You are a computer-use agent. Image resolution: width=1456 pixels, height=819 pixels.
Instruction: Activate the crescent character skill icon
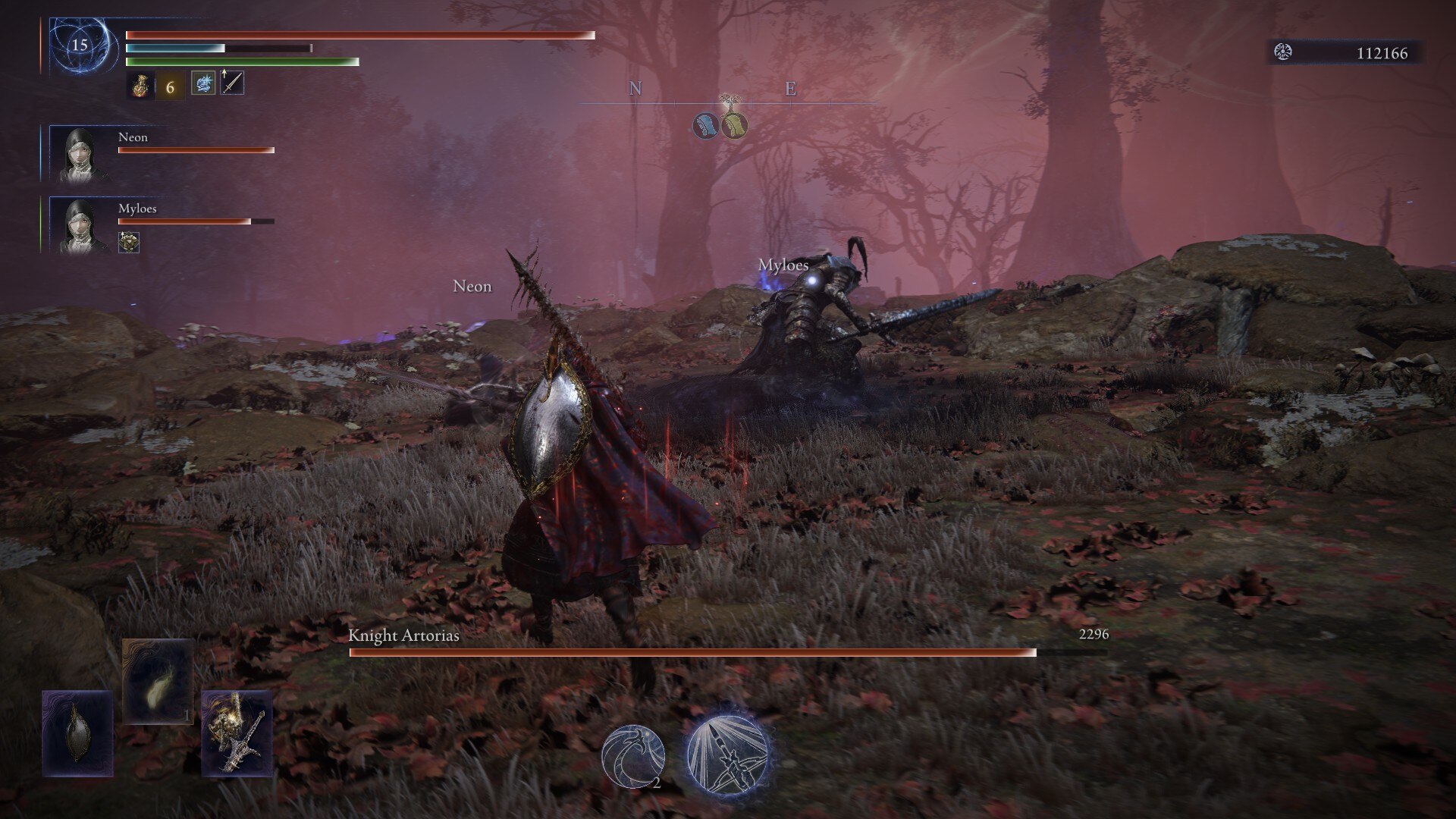(x=633, y=756)
